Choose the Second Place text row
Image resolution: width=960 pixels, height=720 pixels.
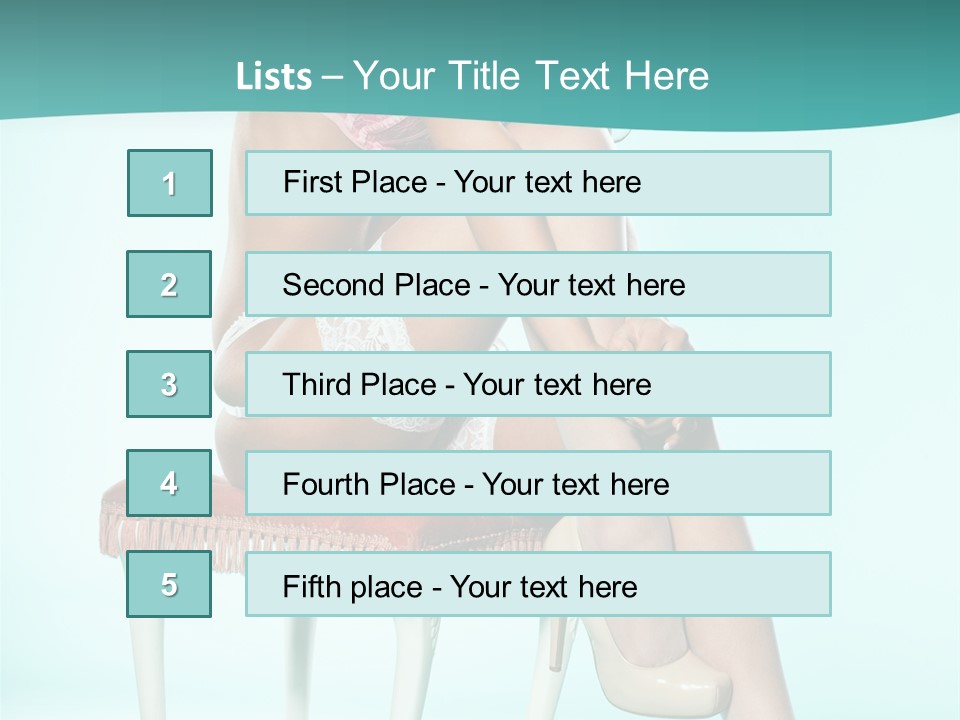[538, 284]
